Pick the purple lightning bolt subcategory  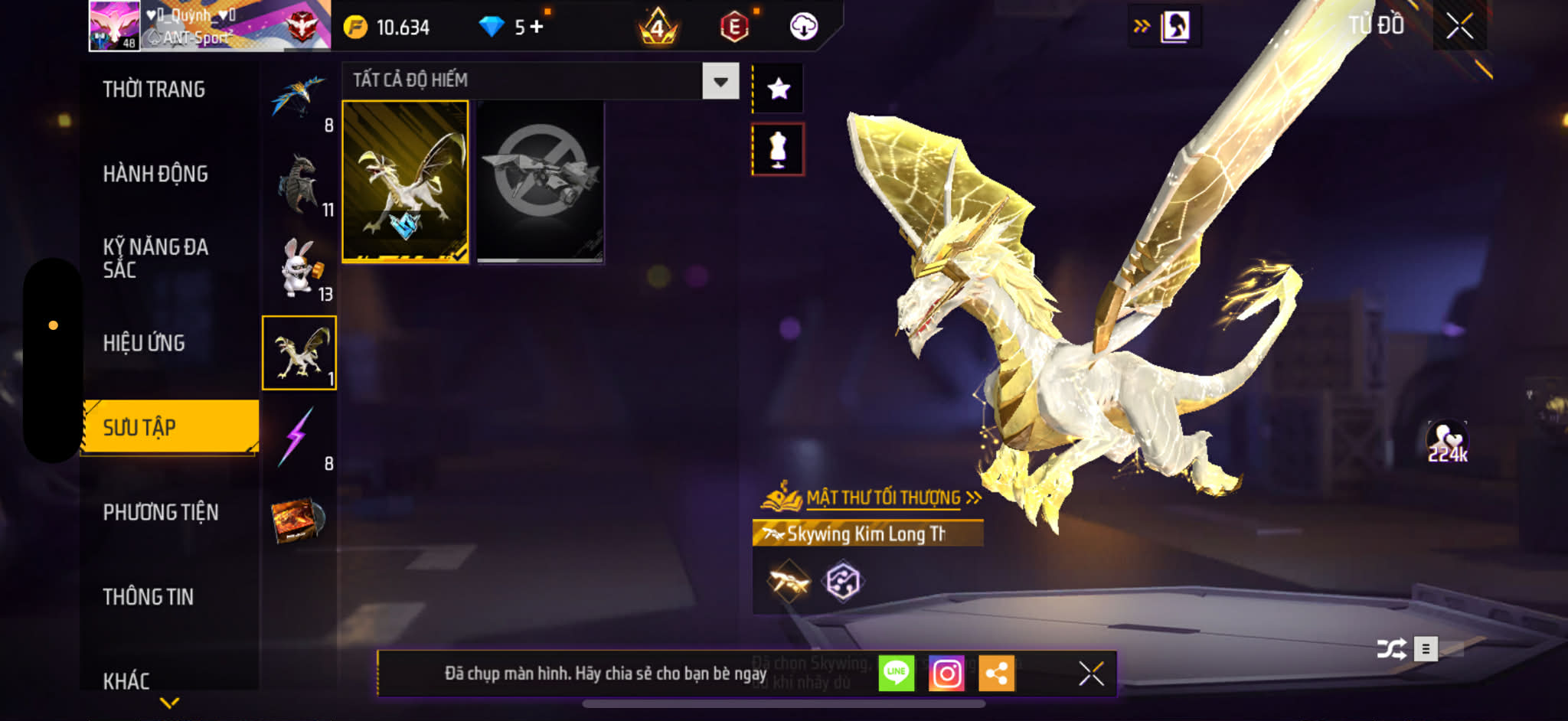click(x=299, y=437)
